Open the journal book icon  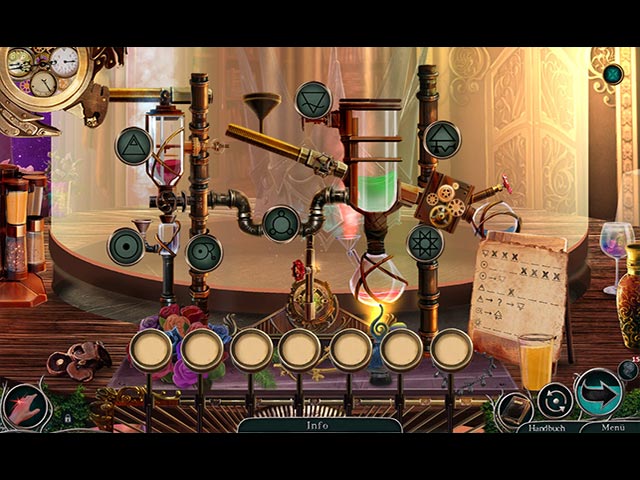(516, 409)
